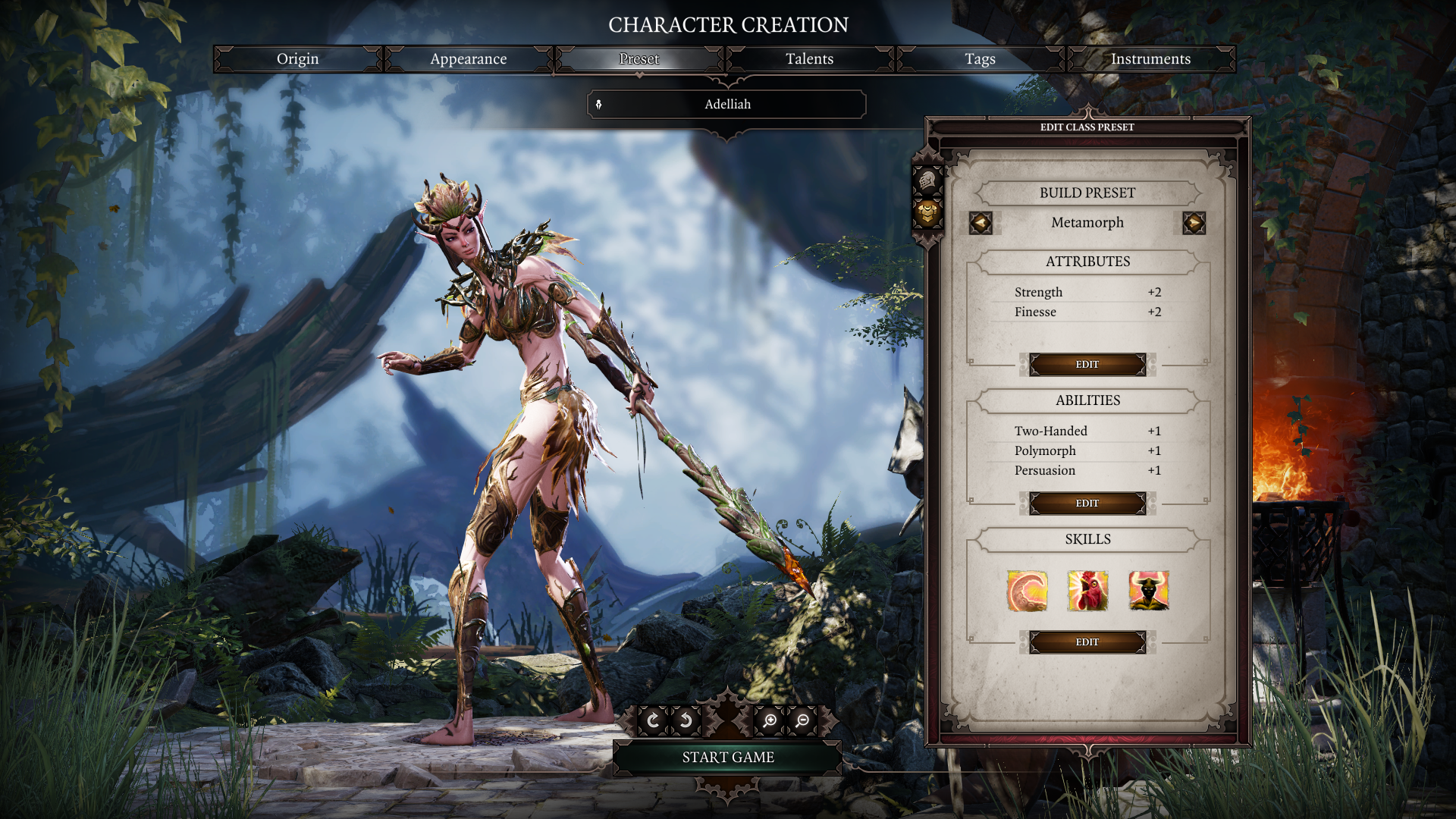1456x819 pixels.
Task: Click the Adelliah name field
Action: pos(726,104)
